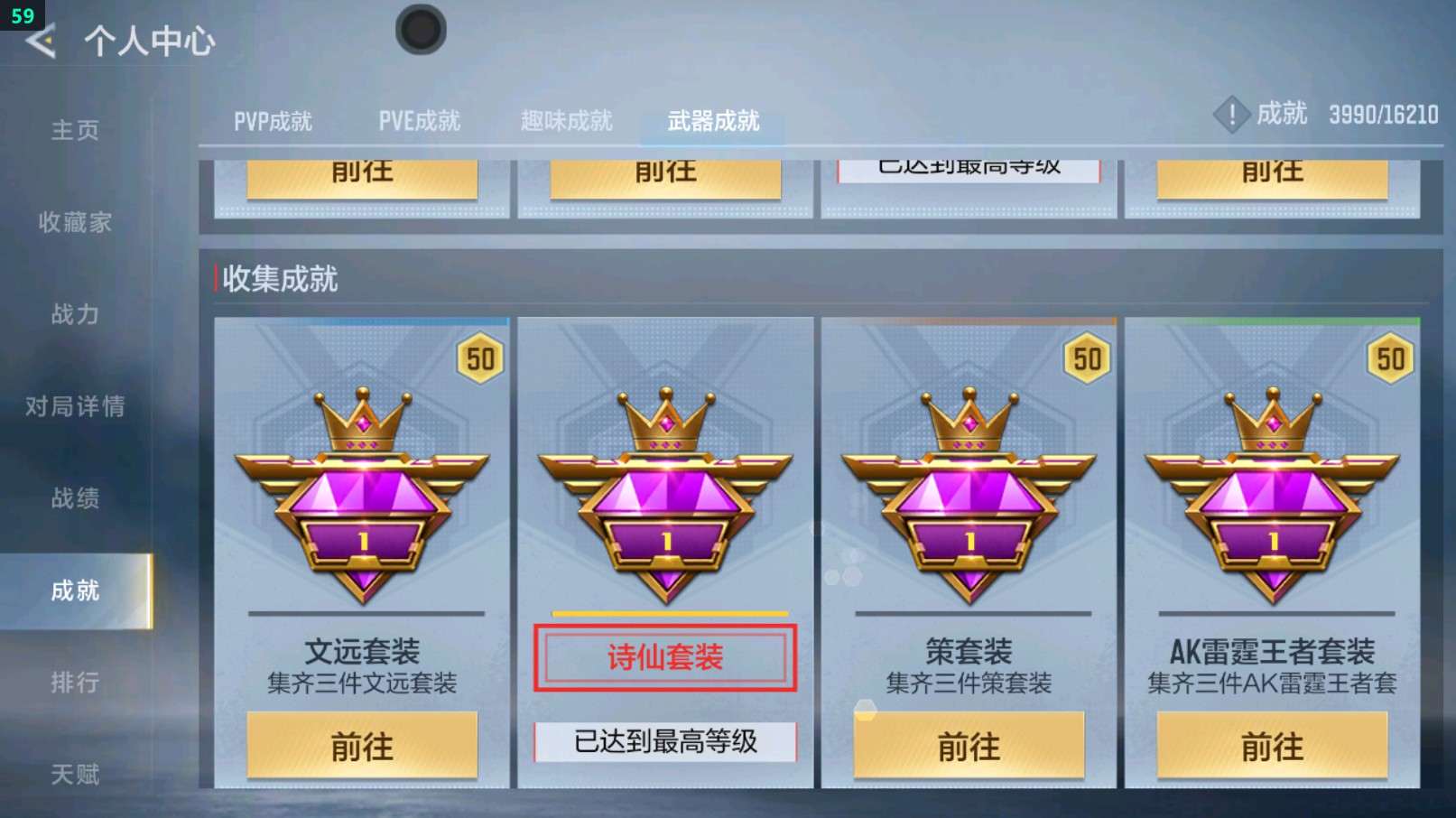
Task: Click the level 50 badge on 文远套装 card
Action: [x=481, y=357]
